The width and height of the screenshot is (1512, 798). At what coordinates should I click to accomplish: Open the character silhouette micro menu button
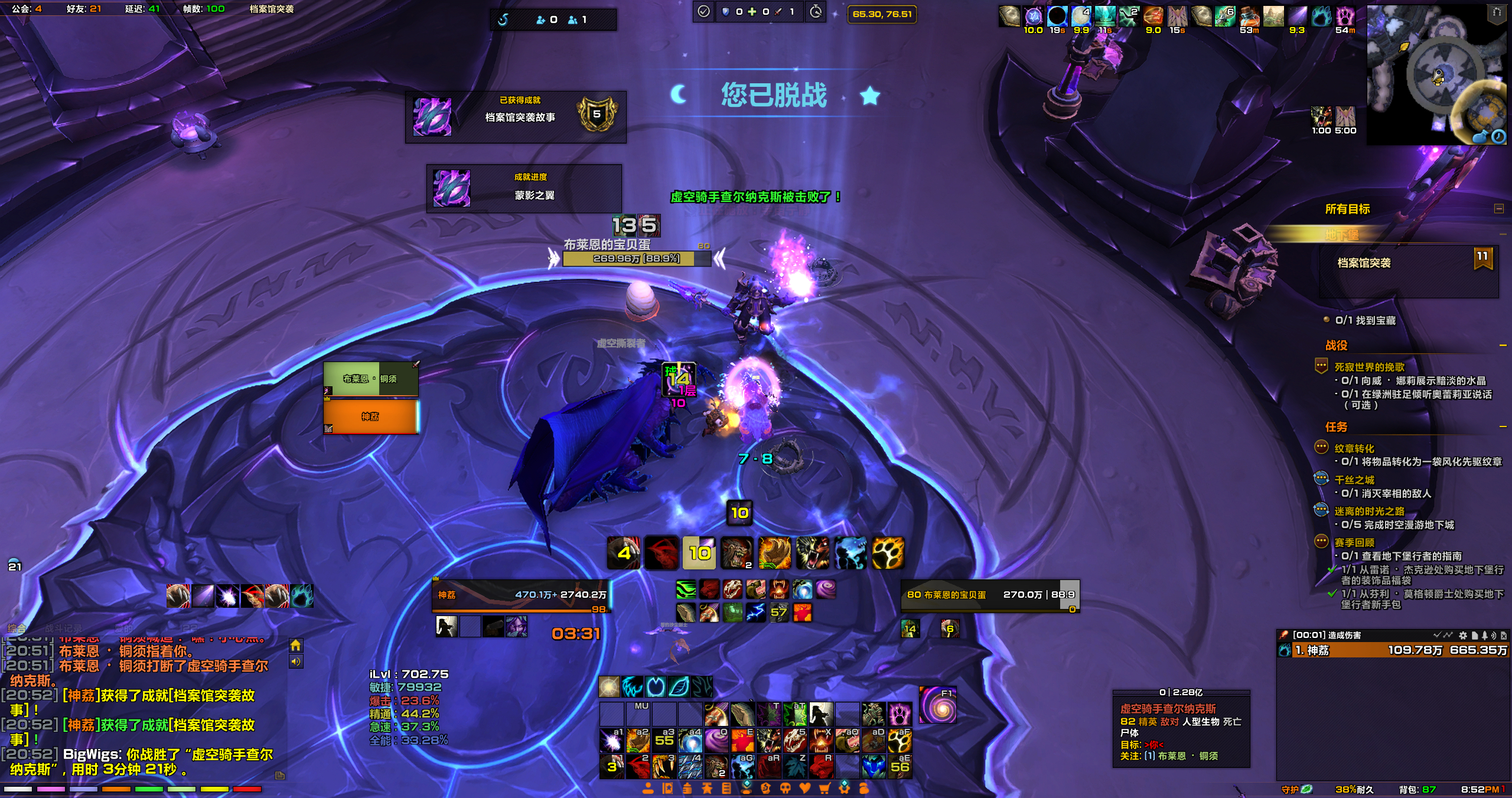click(x=648, y=788)
